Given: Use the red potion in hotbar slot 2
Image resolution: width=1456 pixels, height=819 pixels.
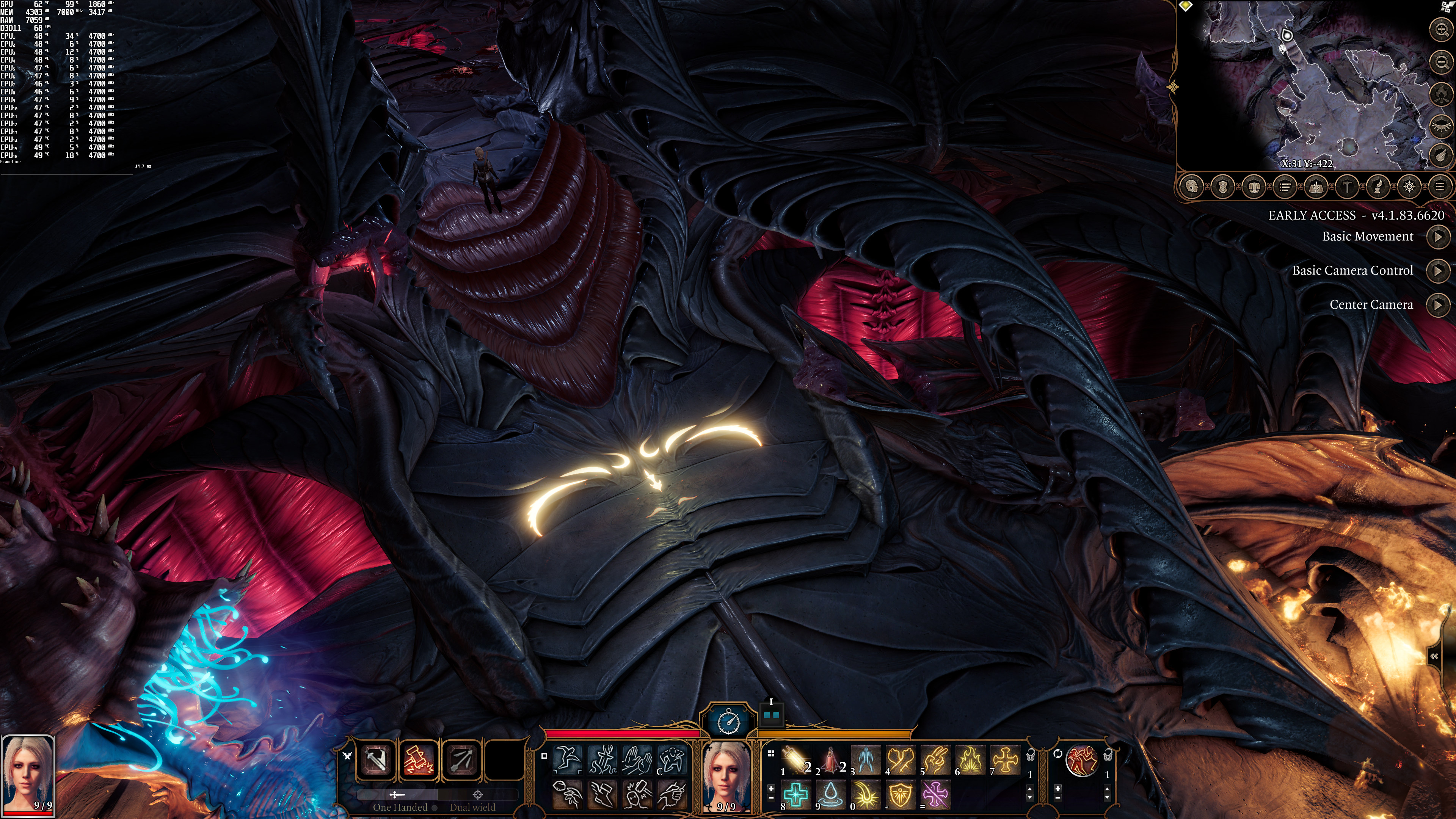Looking at the screenshot, I should tap(831, 758).
